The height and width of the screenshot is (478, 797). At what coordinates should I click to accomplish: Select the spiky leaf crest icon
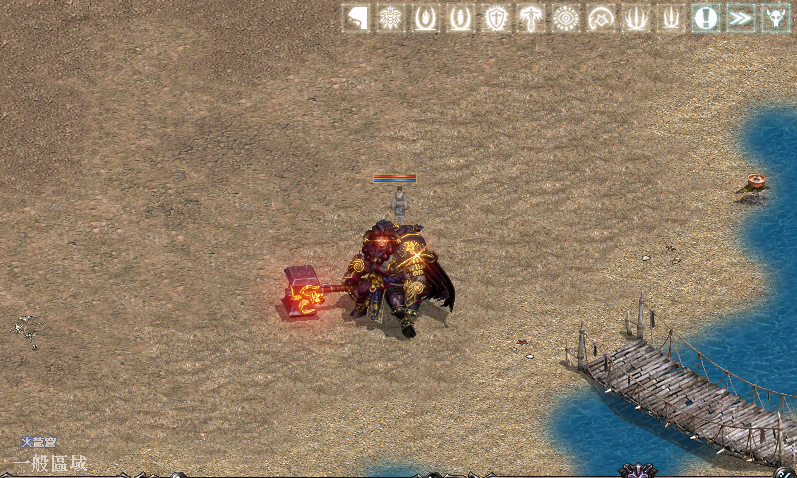tap(391, 18)
